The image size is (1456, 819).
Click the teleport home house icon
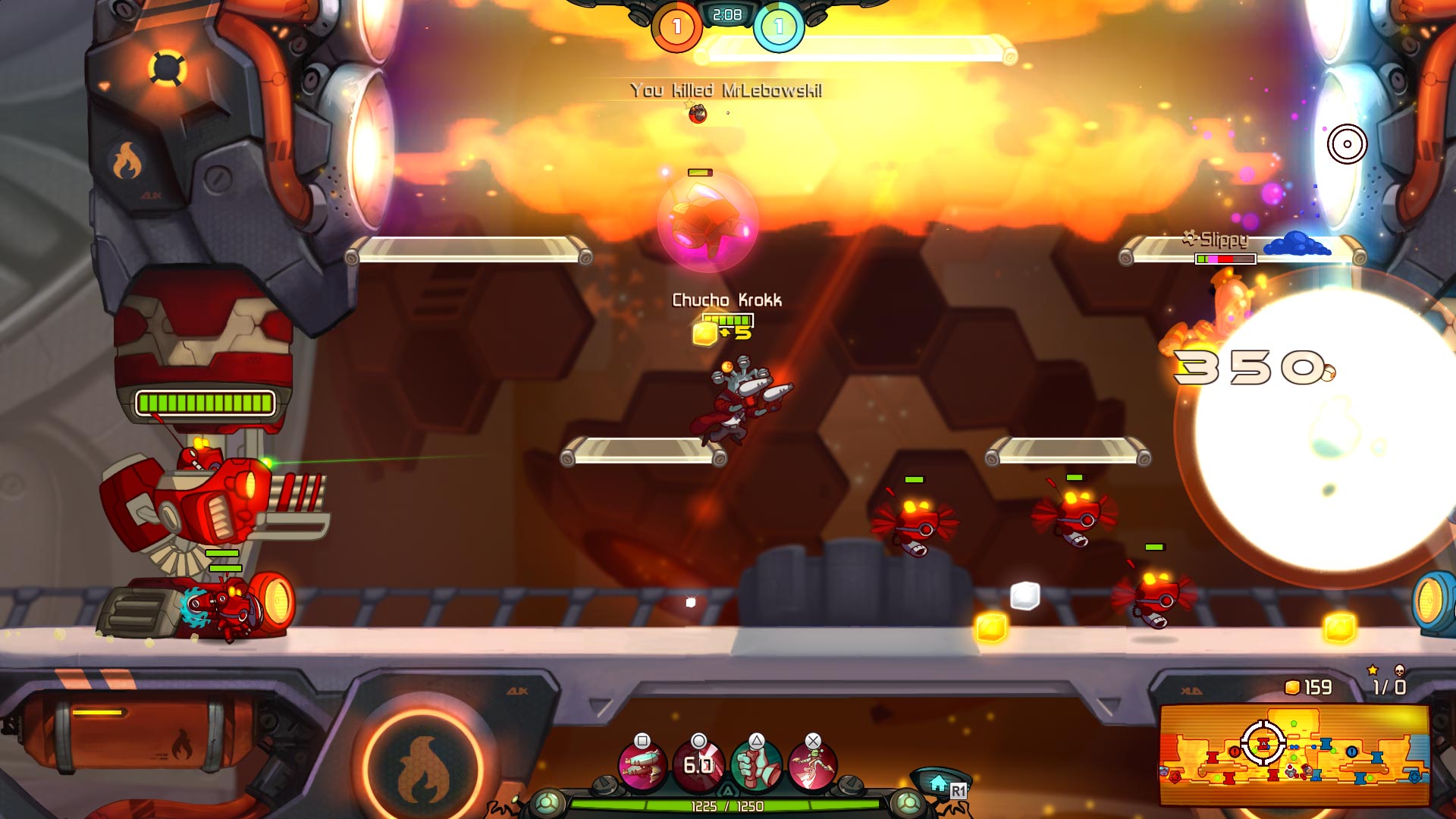[938, 783]
